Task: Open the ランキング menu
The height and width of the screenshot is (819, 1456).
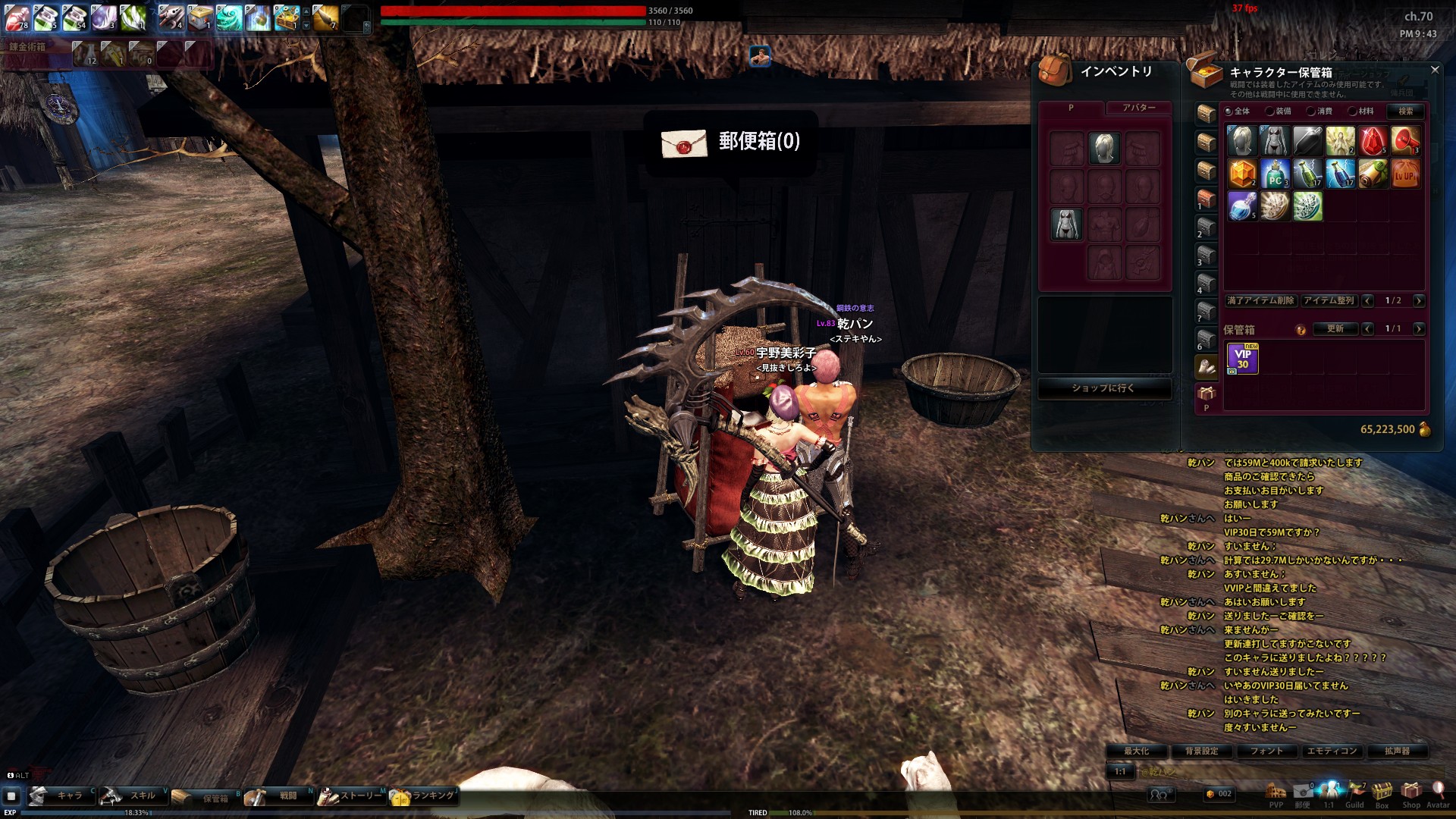Action: point(425,796)
